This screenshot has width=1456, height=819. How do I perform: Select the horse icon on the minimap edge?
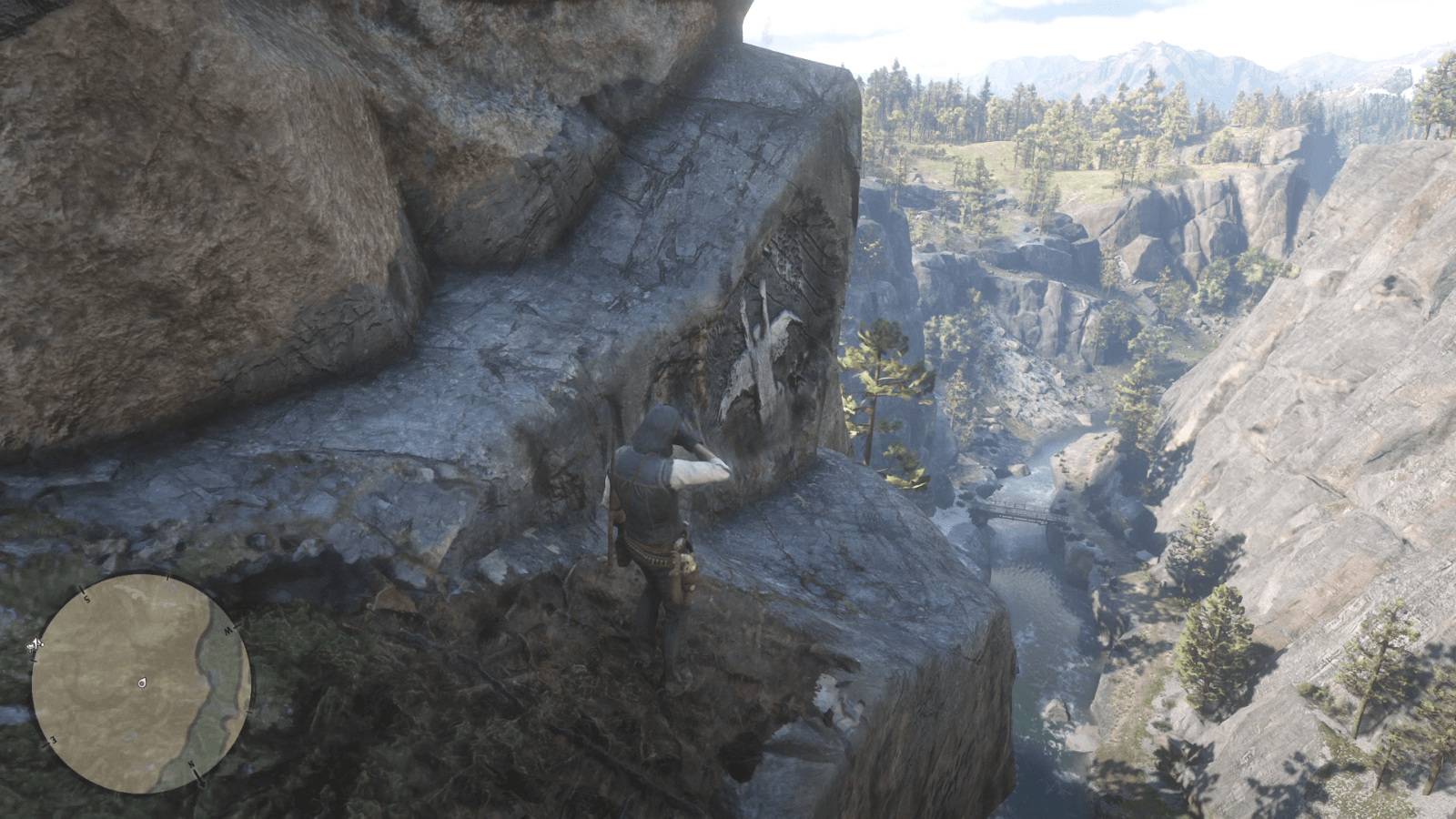[36, 643]
